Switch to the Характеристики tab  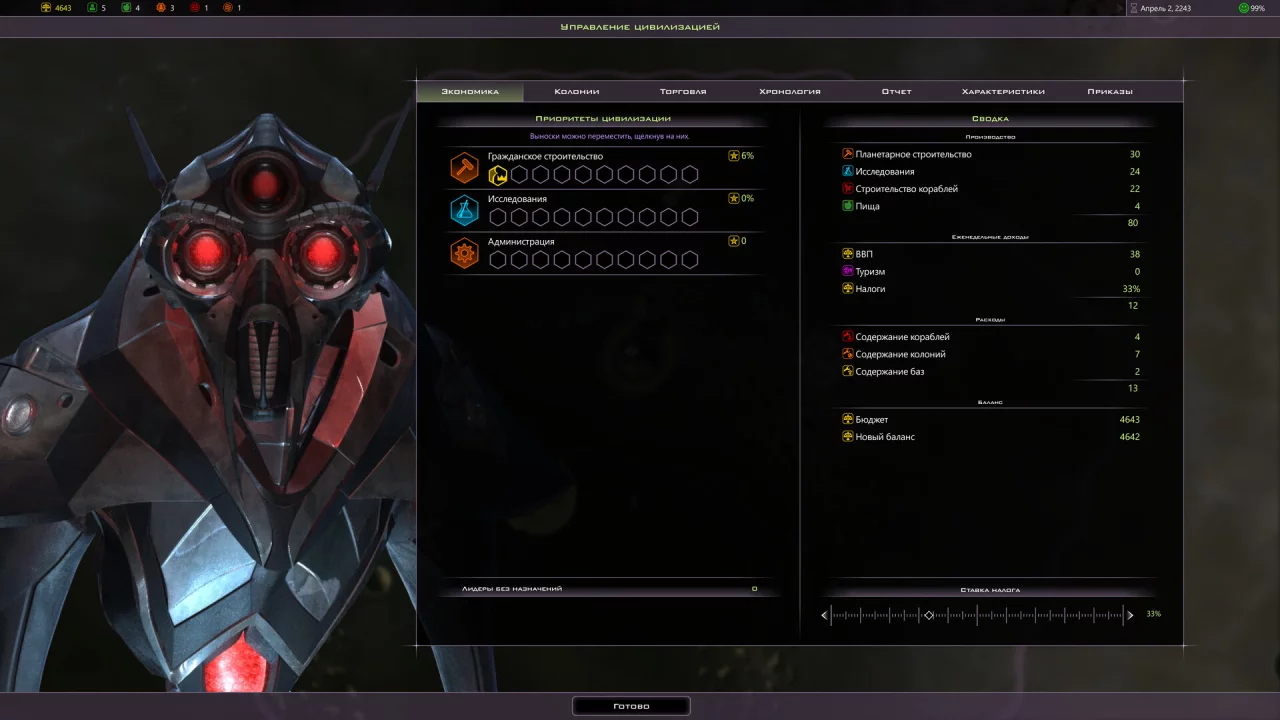point(1003,91)
